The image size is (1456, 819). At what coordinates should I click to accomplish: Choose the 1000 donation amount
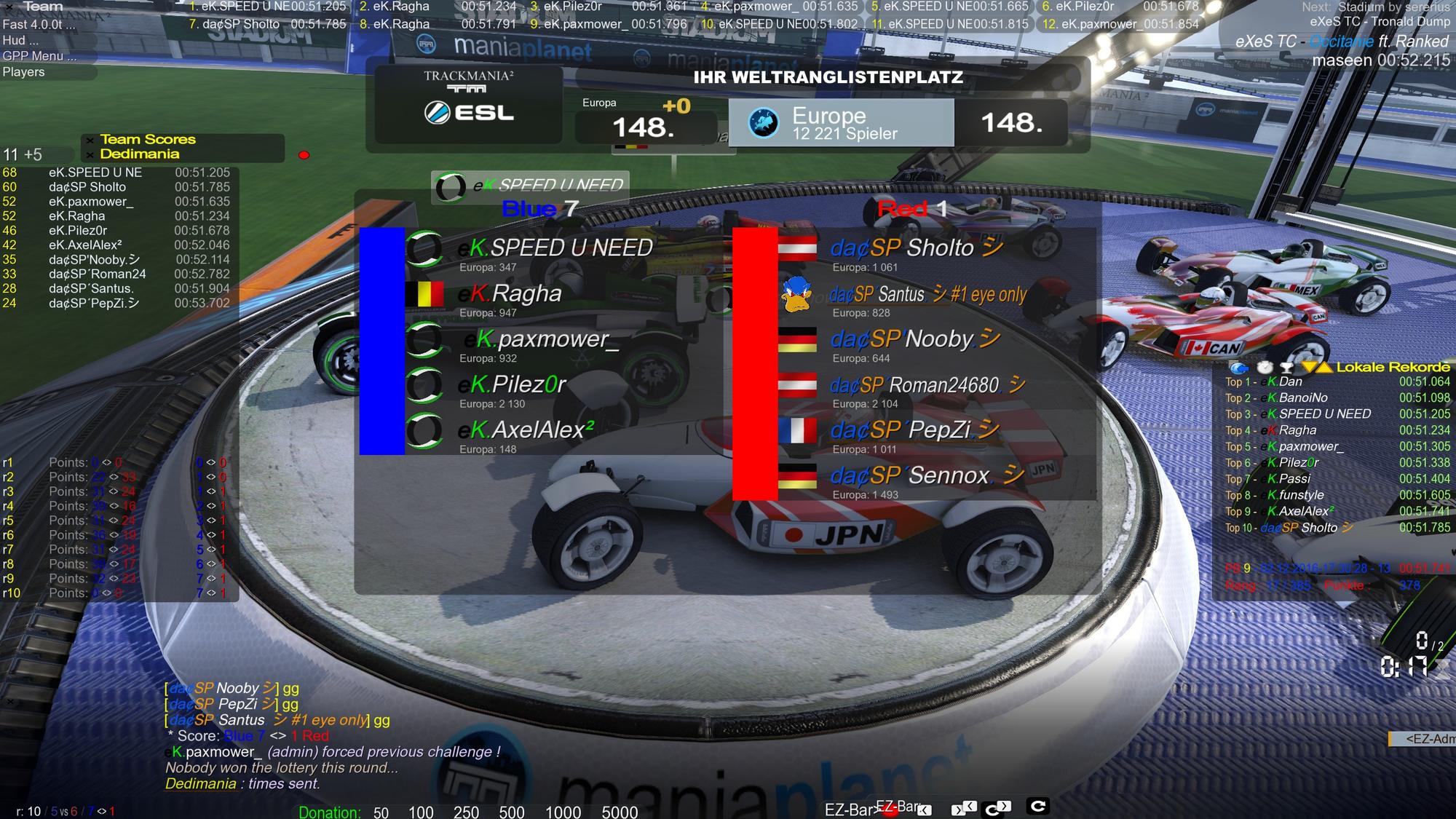[563, 812]
